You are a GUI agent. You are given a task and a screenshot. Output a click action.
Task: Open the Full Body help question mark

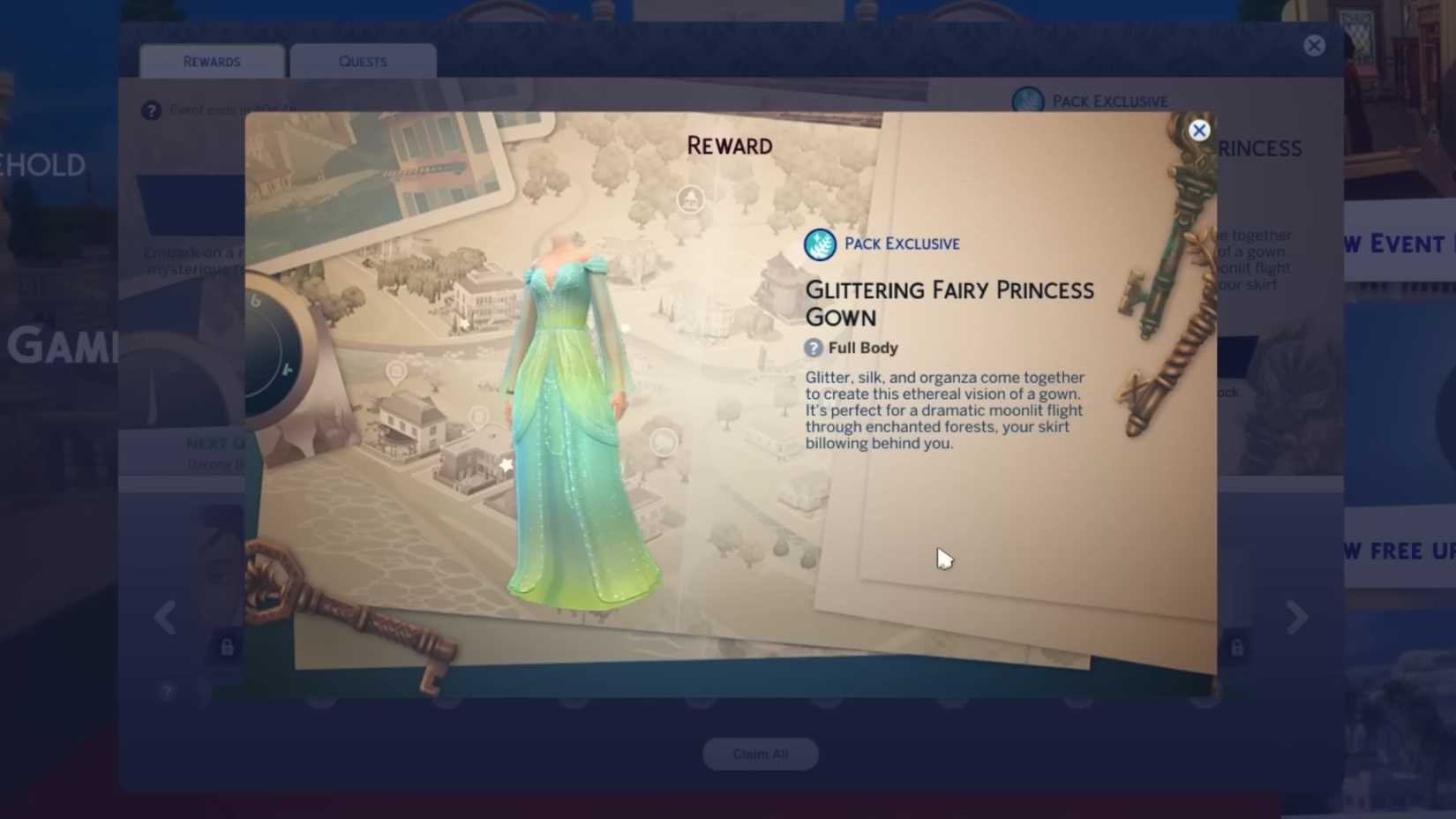point(813,348)
